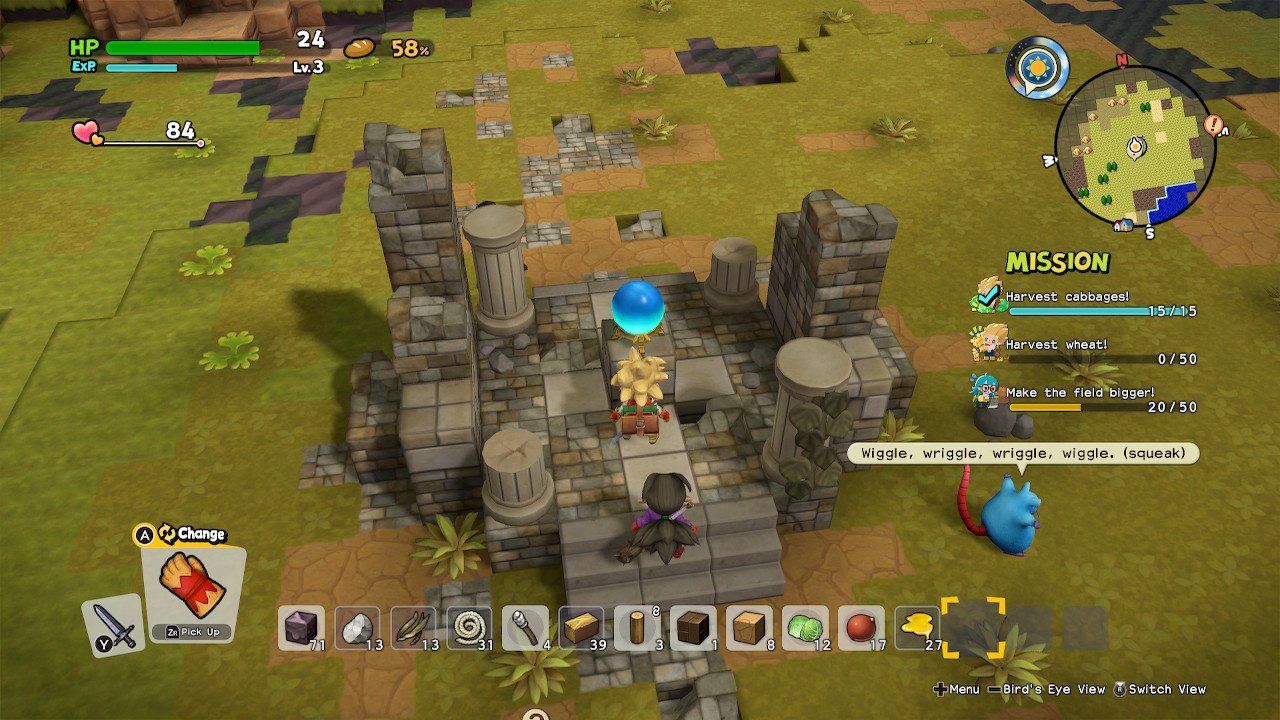
Task: Pick the coiled rope hotbar slot
Action: (469, 628)
